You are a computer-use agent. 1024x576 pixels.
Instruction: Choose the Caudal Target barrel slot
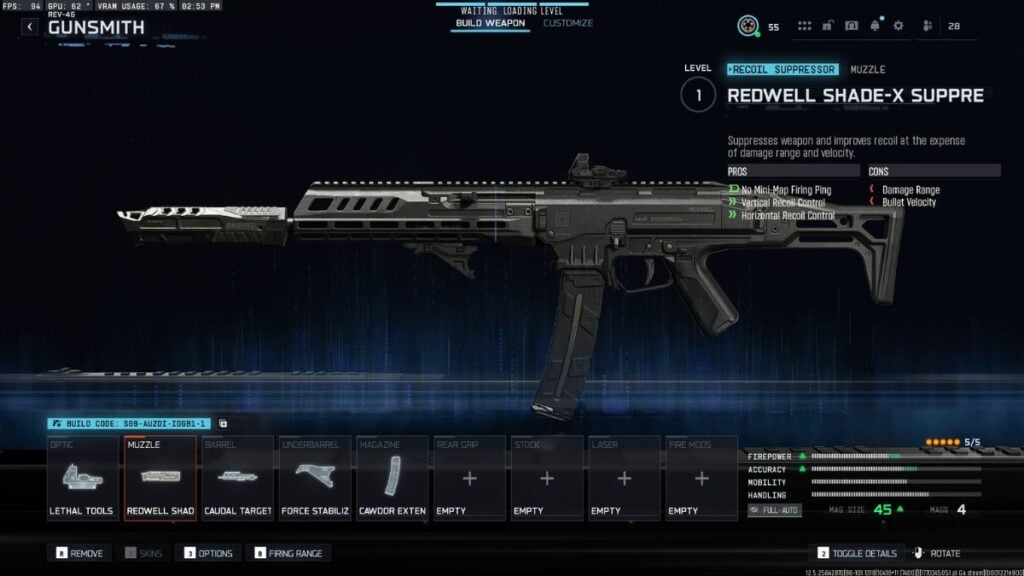pos(238,478)
